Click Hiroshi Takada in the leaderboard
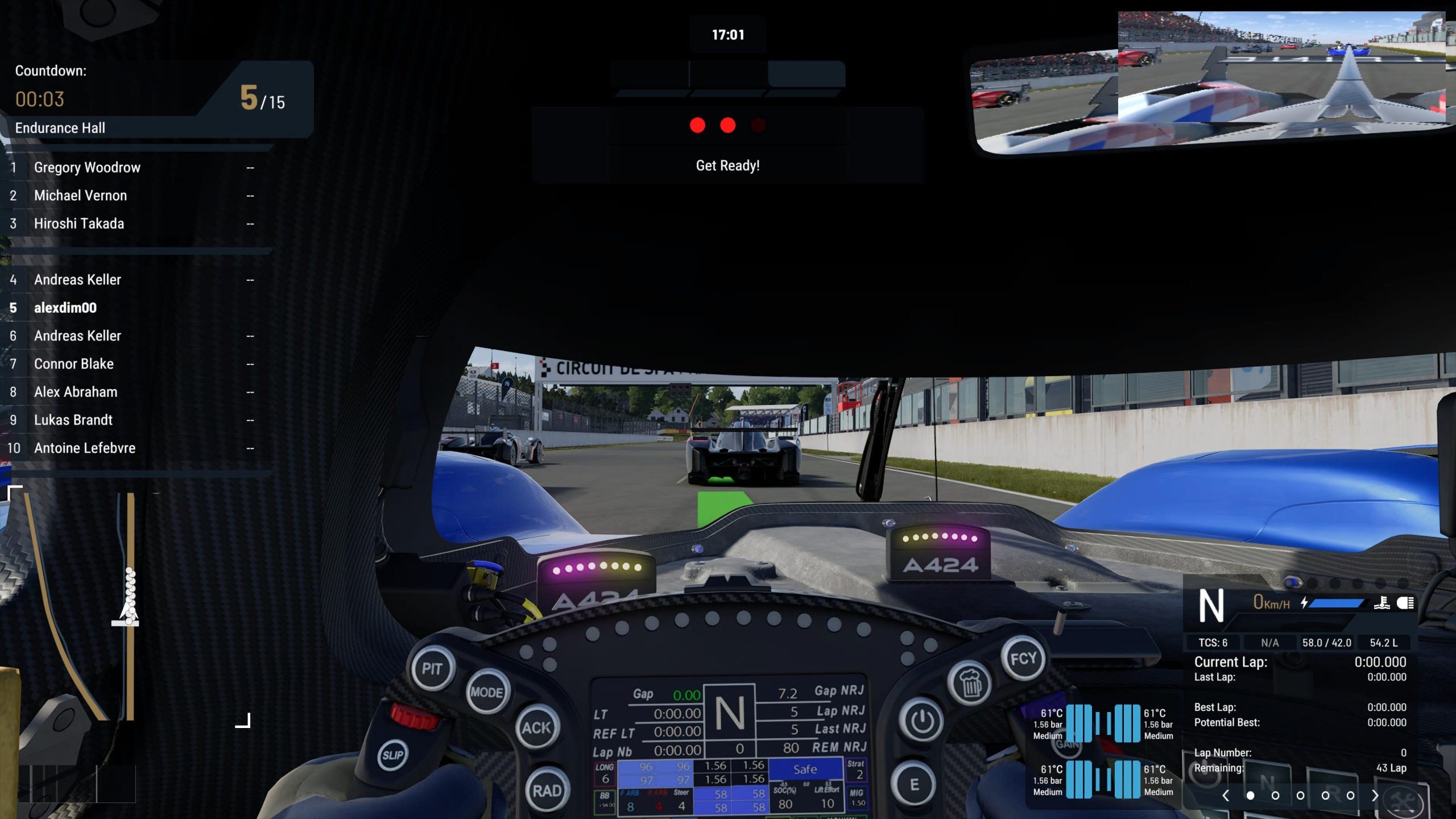Screen dimensions: 1456x819 (79, 224)
